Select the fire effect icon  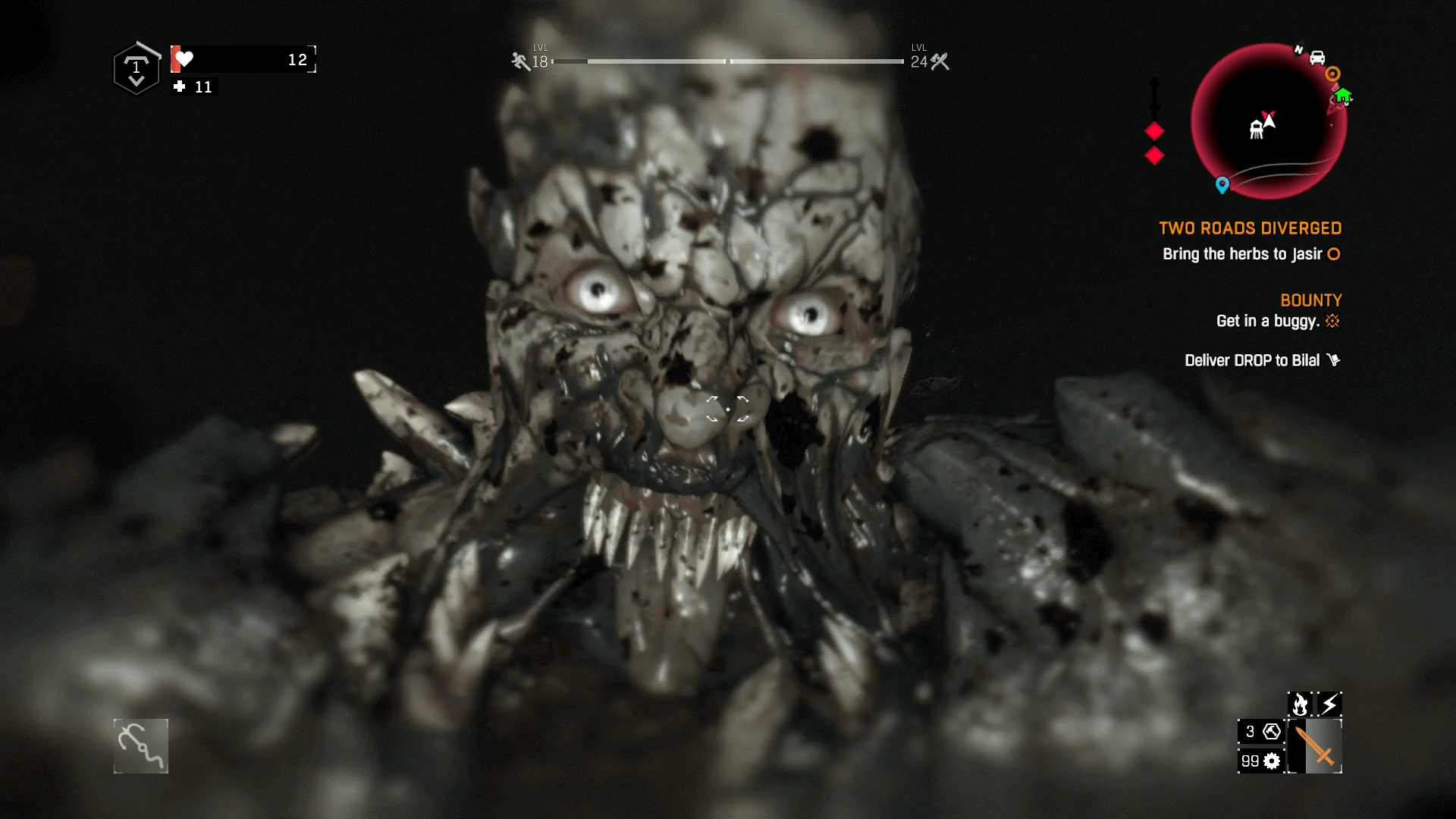point(1300,704)
